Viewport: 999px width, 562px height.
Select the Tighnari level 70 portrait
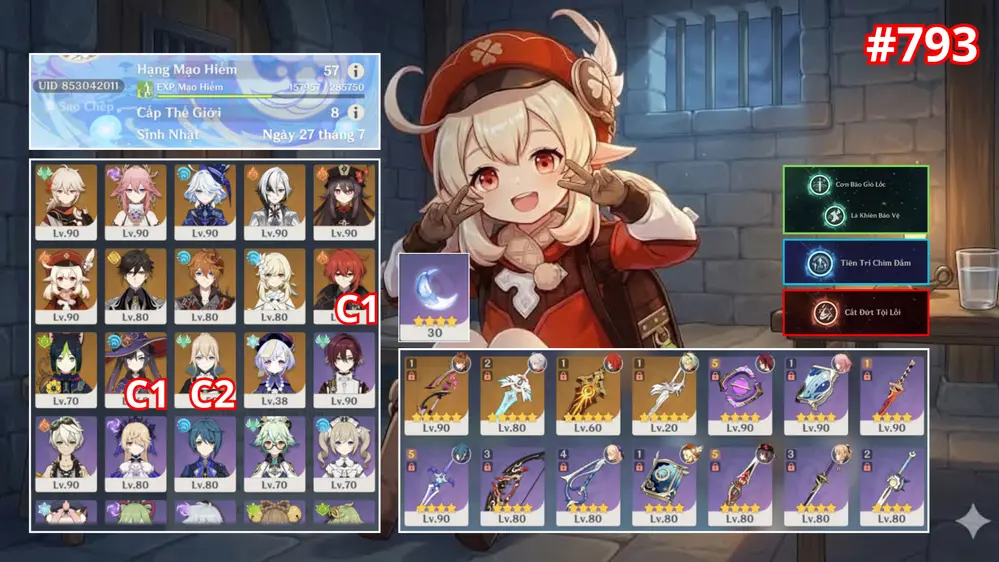click(x=67, y=367)
